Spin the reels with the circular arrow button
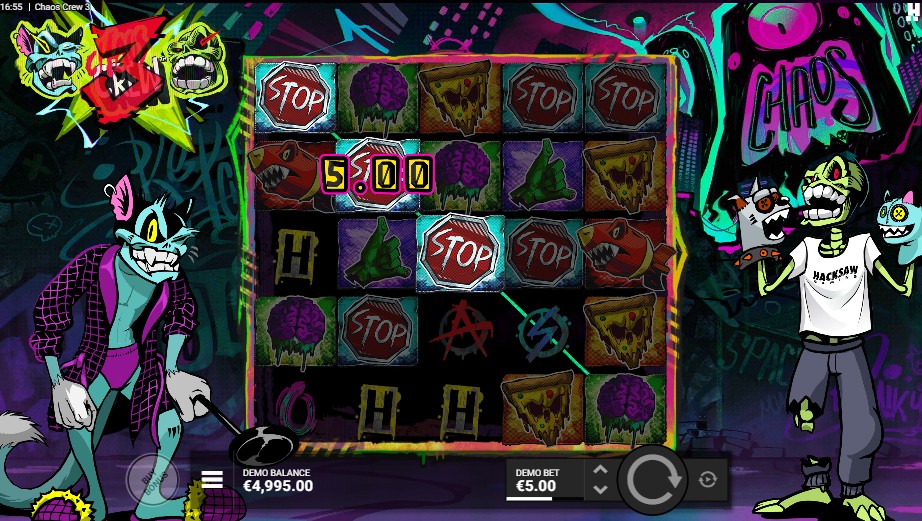The image size is (922, 521). pos(652,480)
